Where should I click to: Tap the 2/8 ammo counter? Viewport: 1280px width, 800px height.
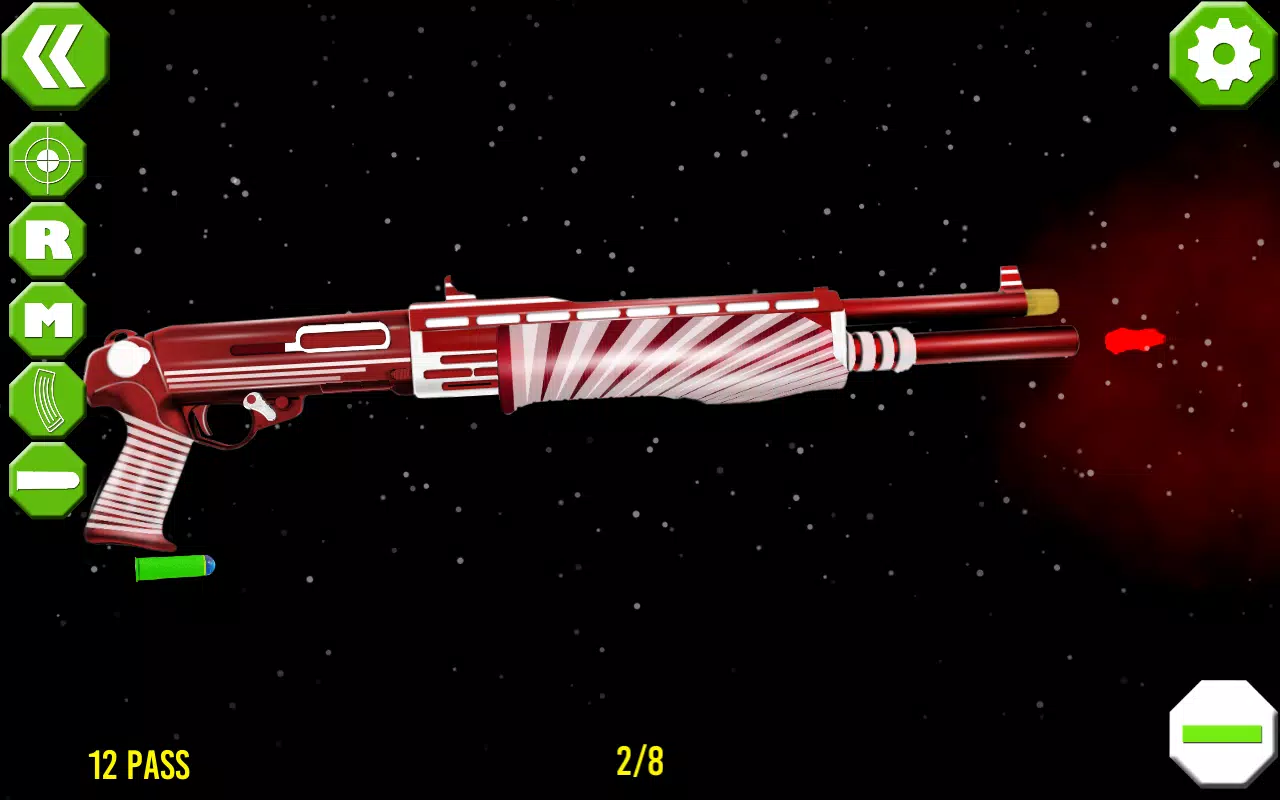640,764
